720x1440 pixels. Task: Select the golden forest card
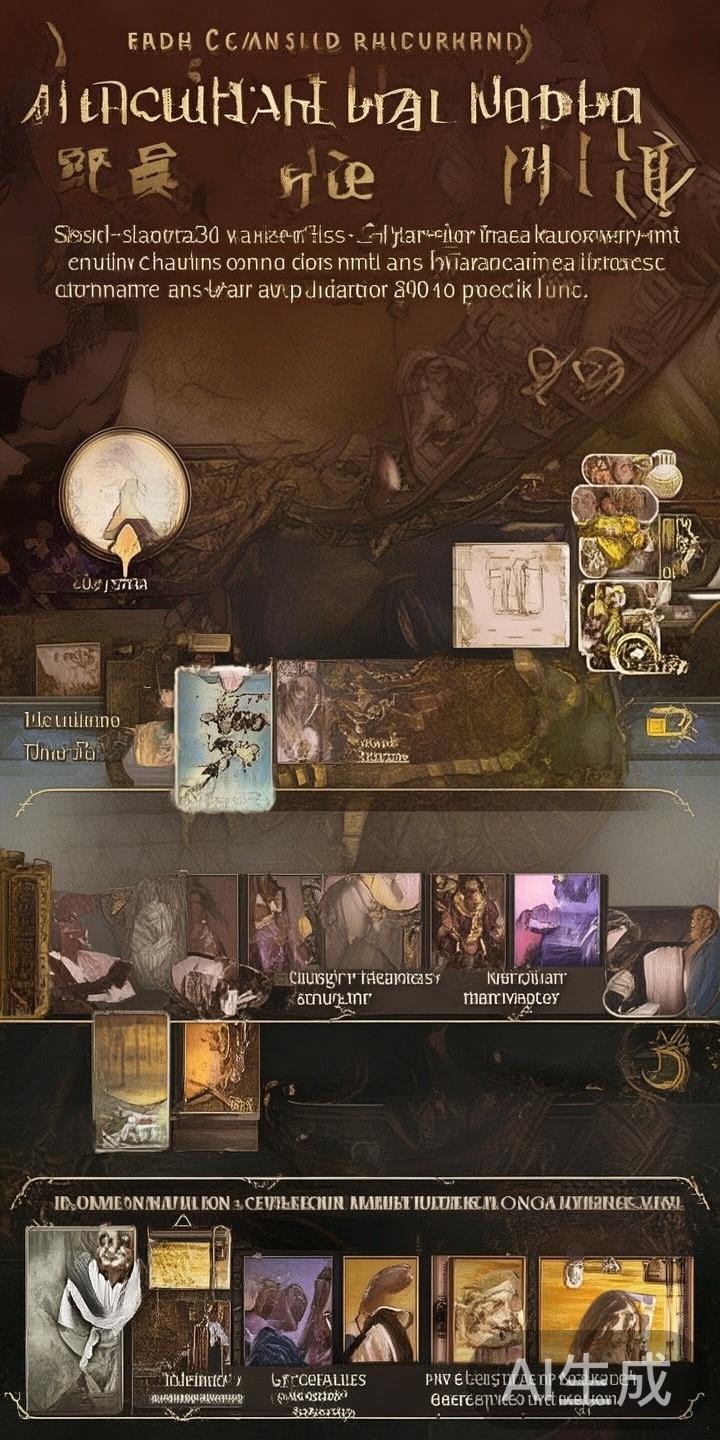point(131,1080)
